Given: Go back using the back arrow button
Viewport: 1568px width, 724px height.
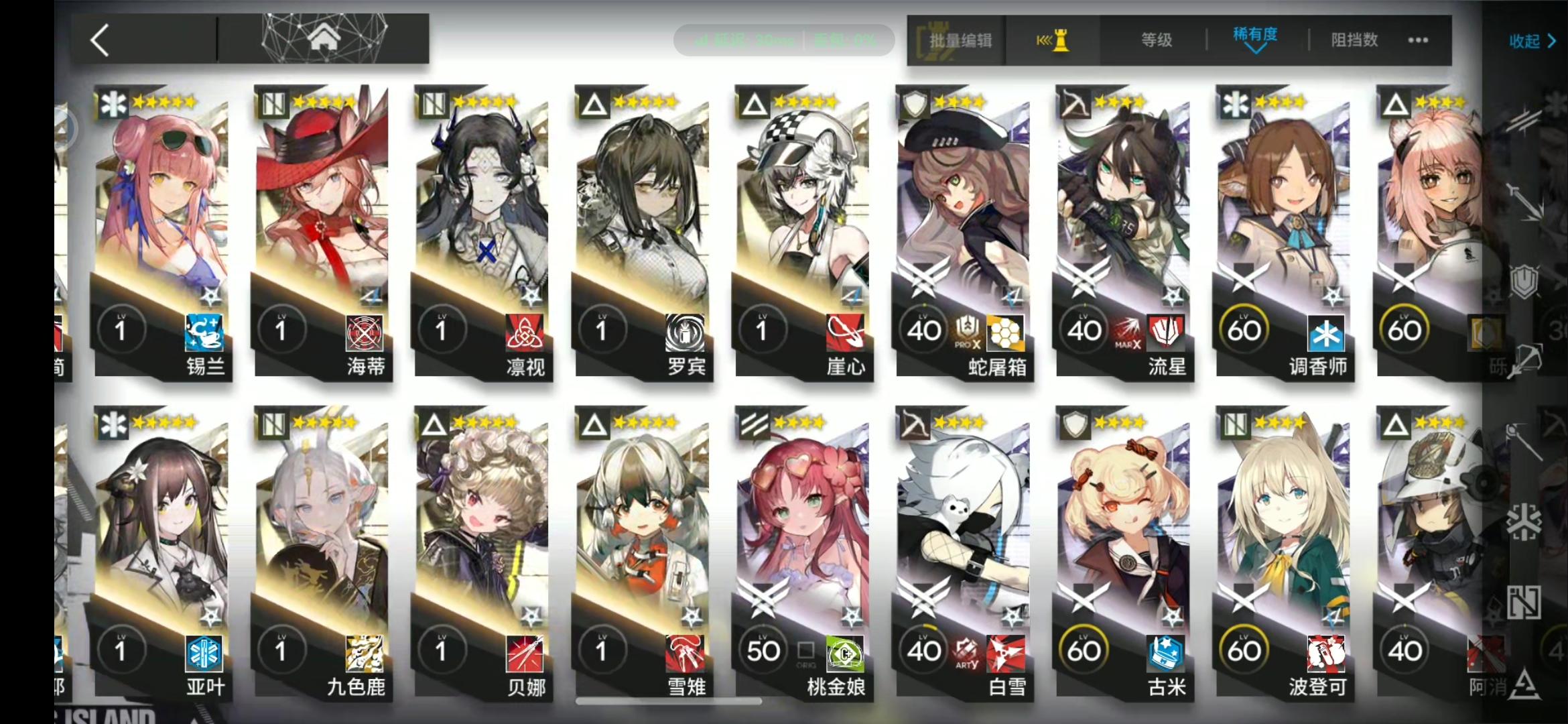Looking at the screenshot, I should [x=98, y=40].
